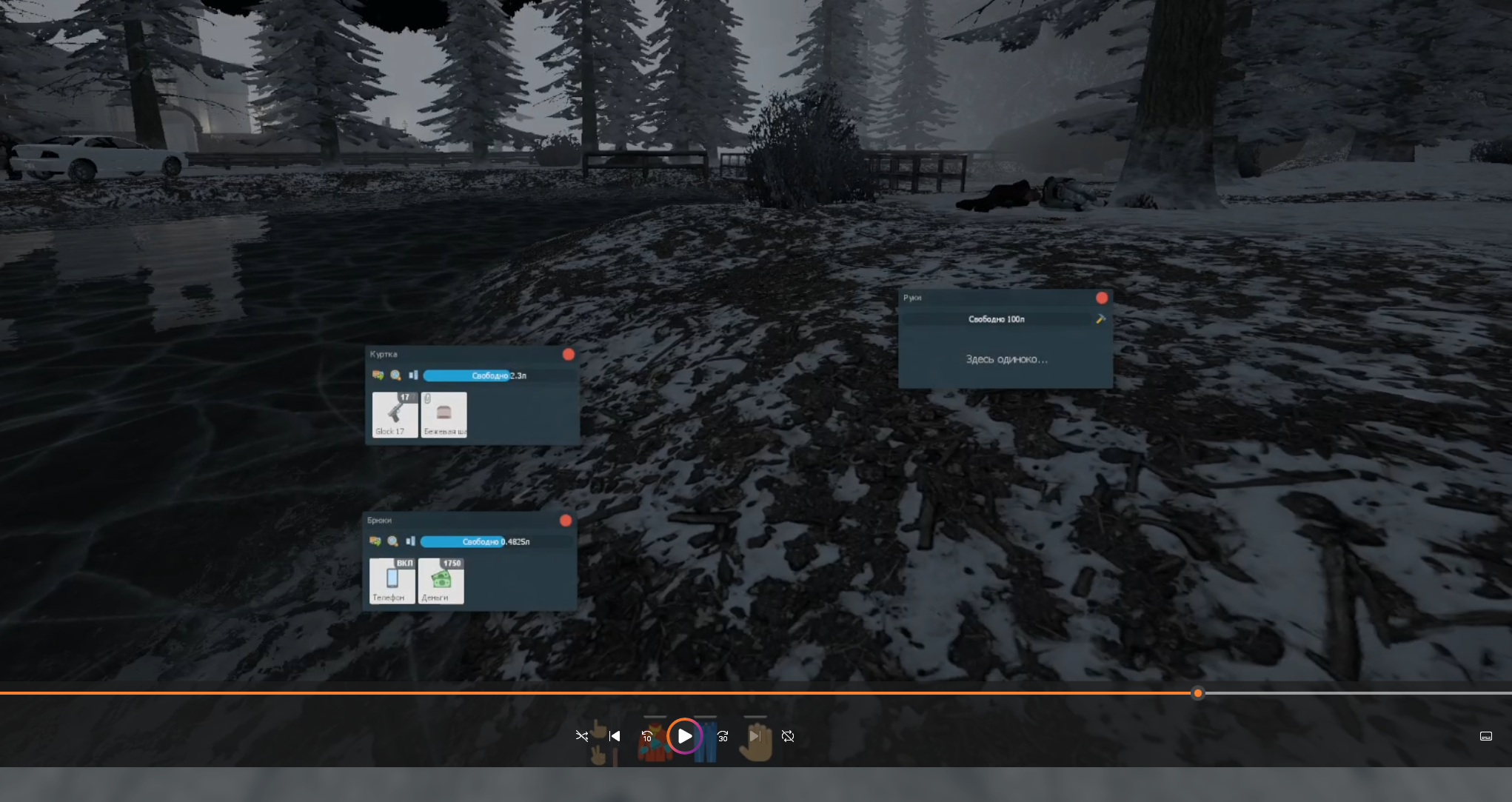
Task: Click the transfer arrow icon in Куртка window
Action: pos(378,375)
